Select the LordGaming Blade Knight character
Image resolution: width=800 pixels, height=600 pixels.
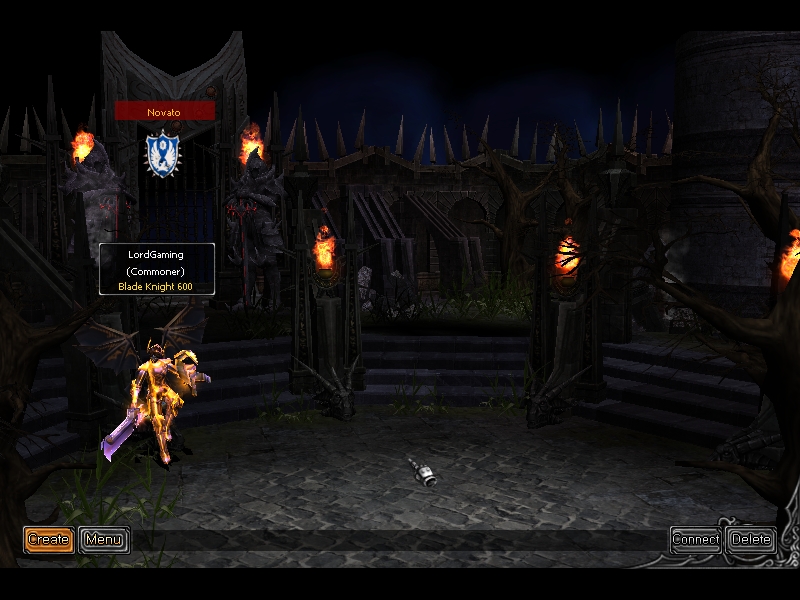pos(160,400)
